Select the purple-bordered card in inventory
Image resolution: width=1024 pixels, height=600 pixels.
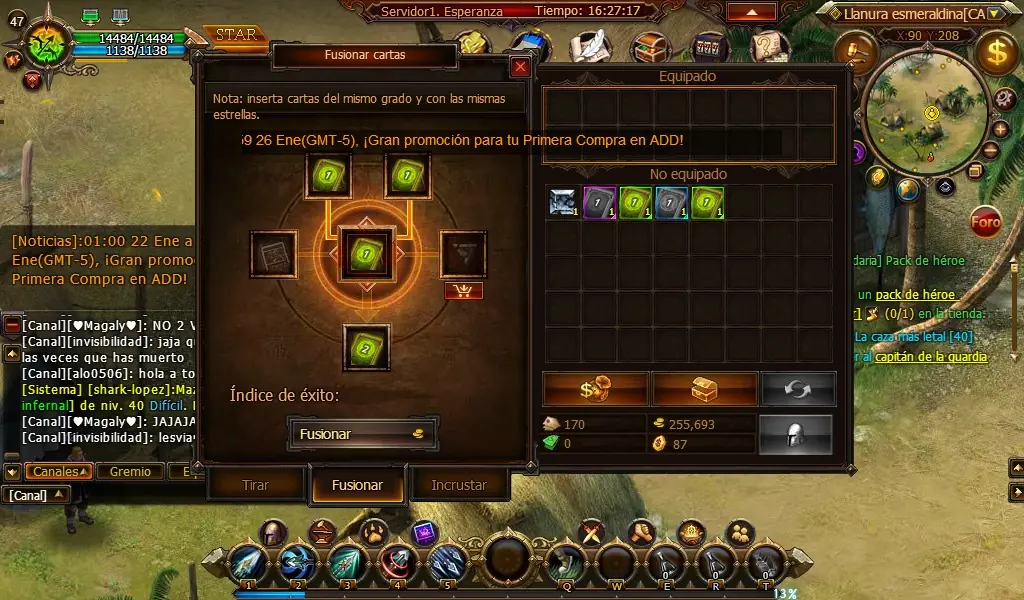pos(598,202)
